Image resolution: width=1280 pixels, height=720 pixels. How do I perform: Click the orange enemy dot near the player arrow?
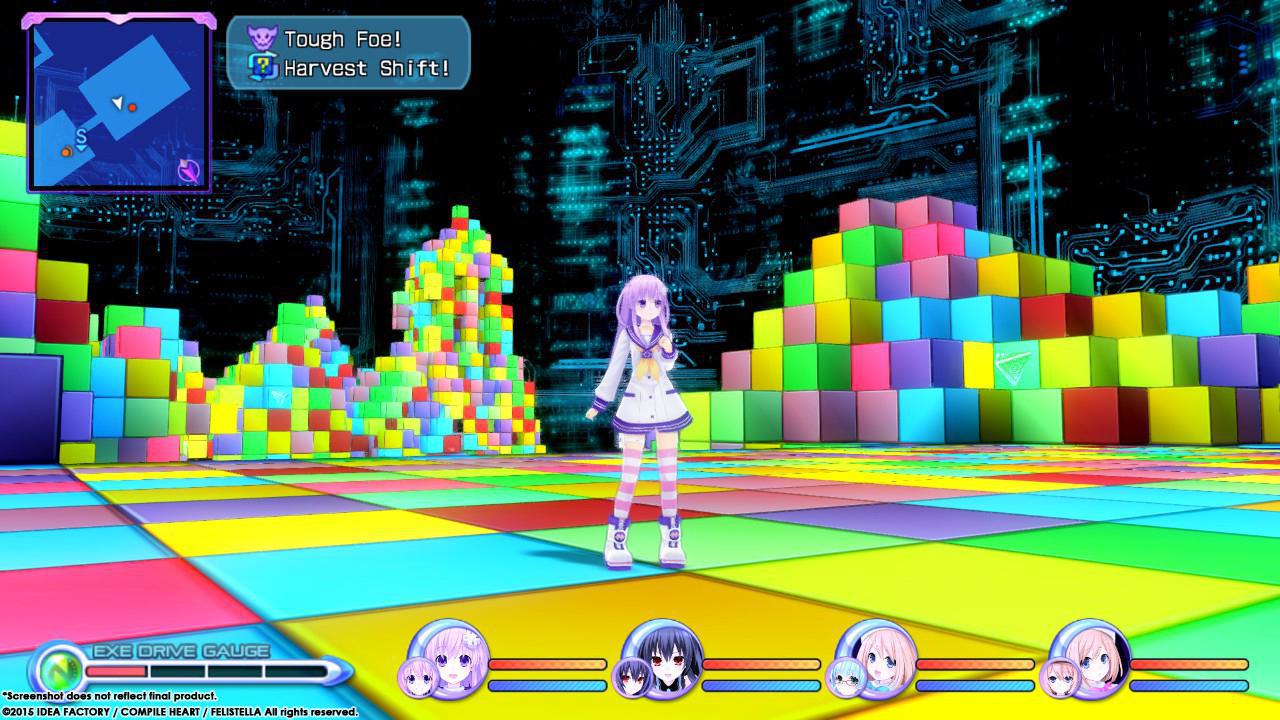click(x=131, y=108)
